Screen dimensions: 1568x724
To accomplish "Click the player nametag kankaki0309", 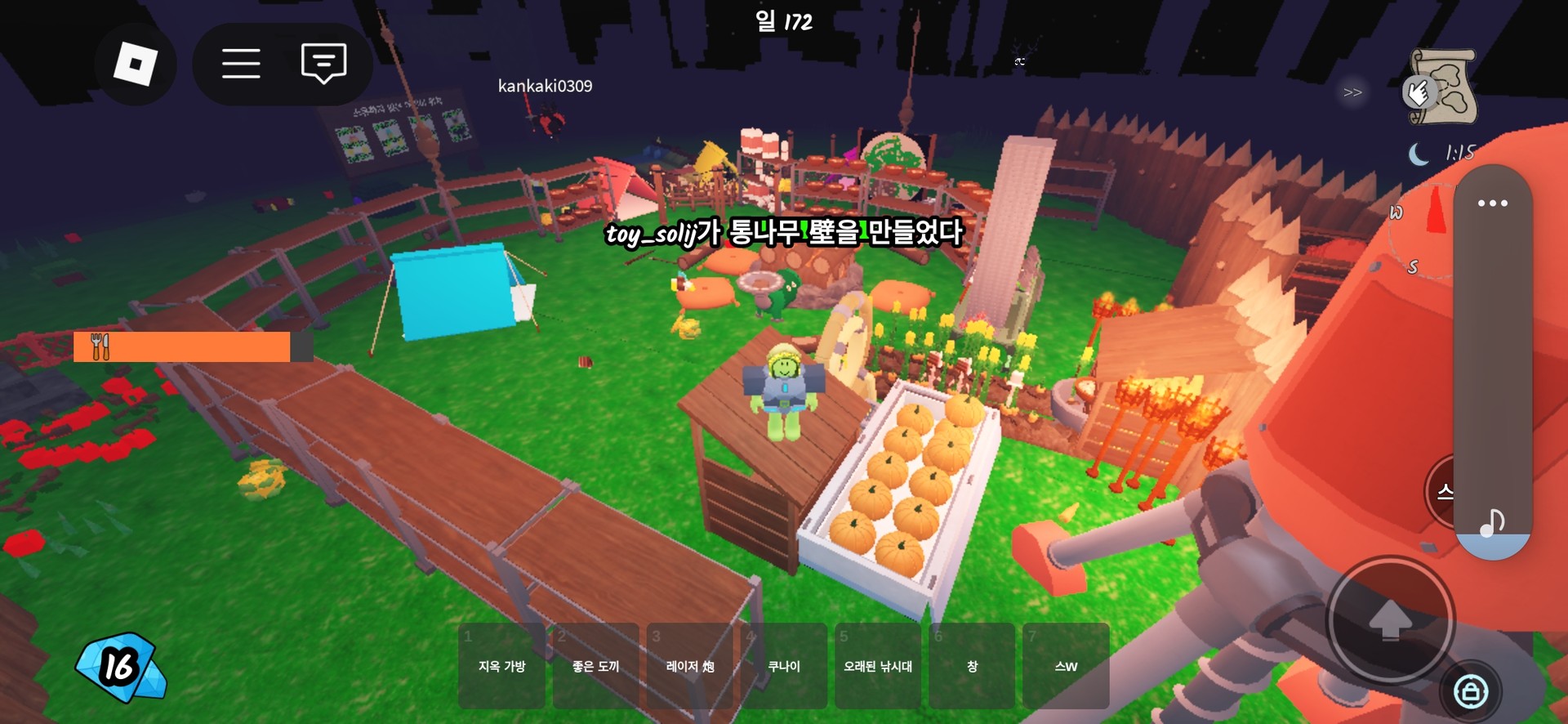I will 545,85.
